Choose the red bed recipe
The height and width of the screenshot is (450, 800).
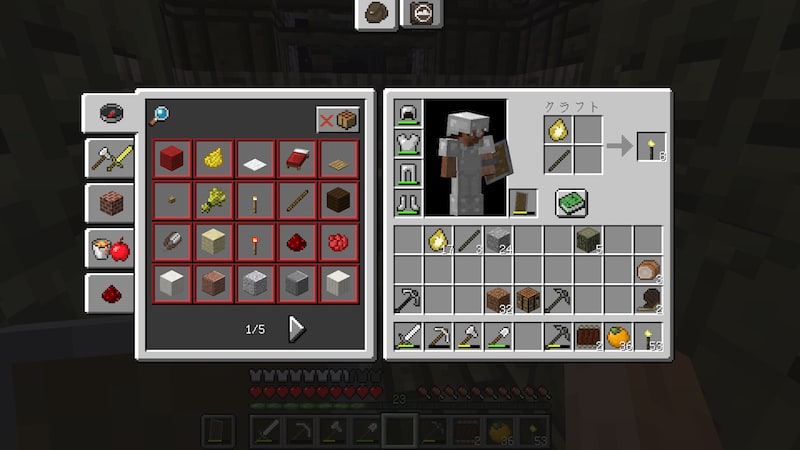click(x=297, y=158)
